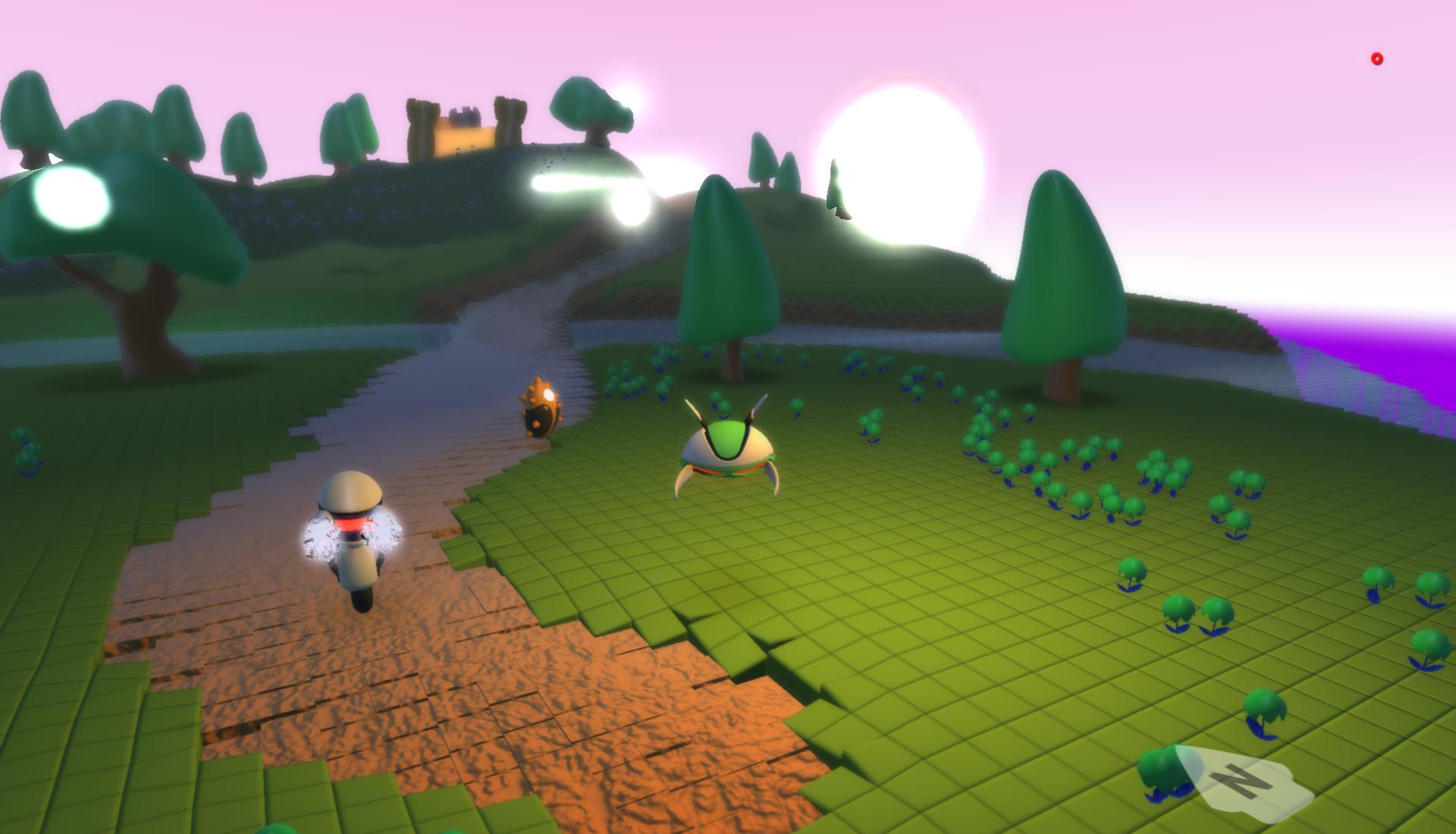Click the red recording dot indicator
This screenshot has width=1456, height=834.
[1377, 59]
